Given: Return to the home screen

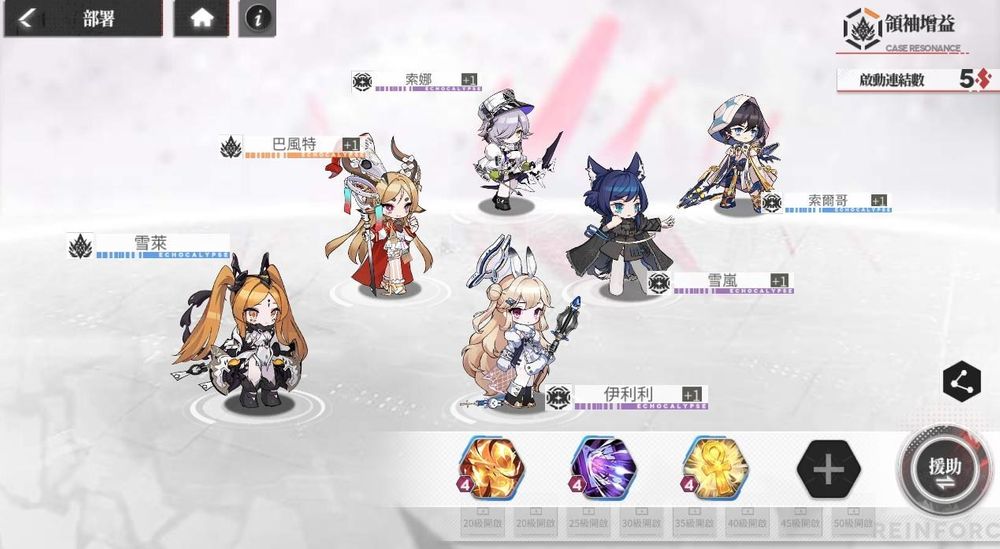Looking at the screenshot, I should coord(201,19).
